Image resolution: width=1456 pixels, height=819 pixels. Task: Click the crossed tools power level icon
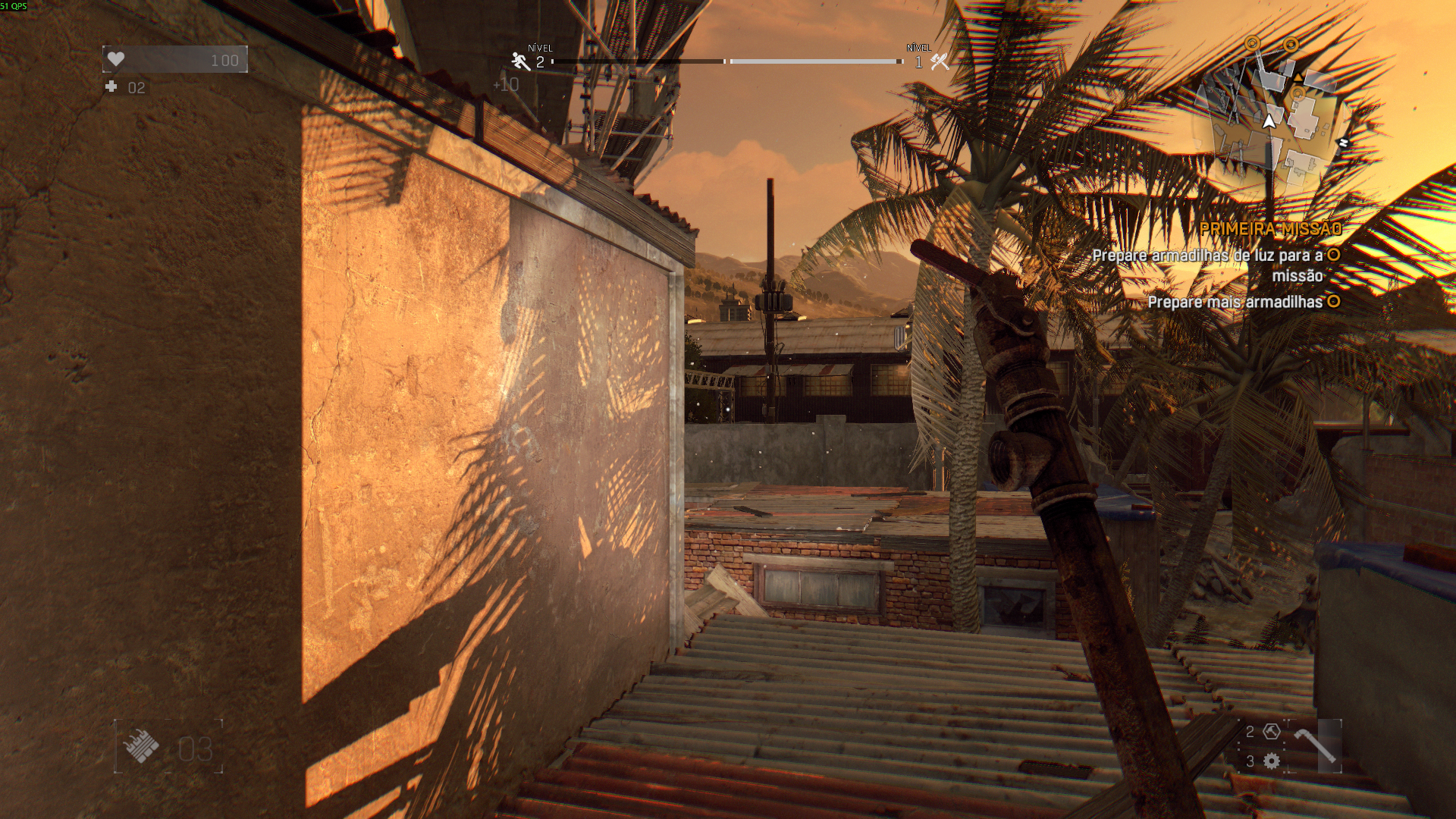pos(940,62)
